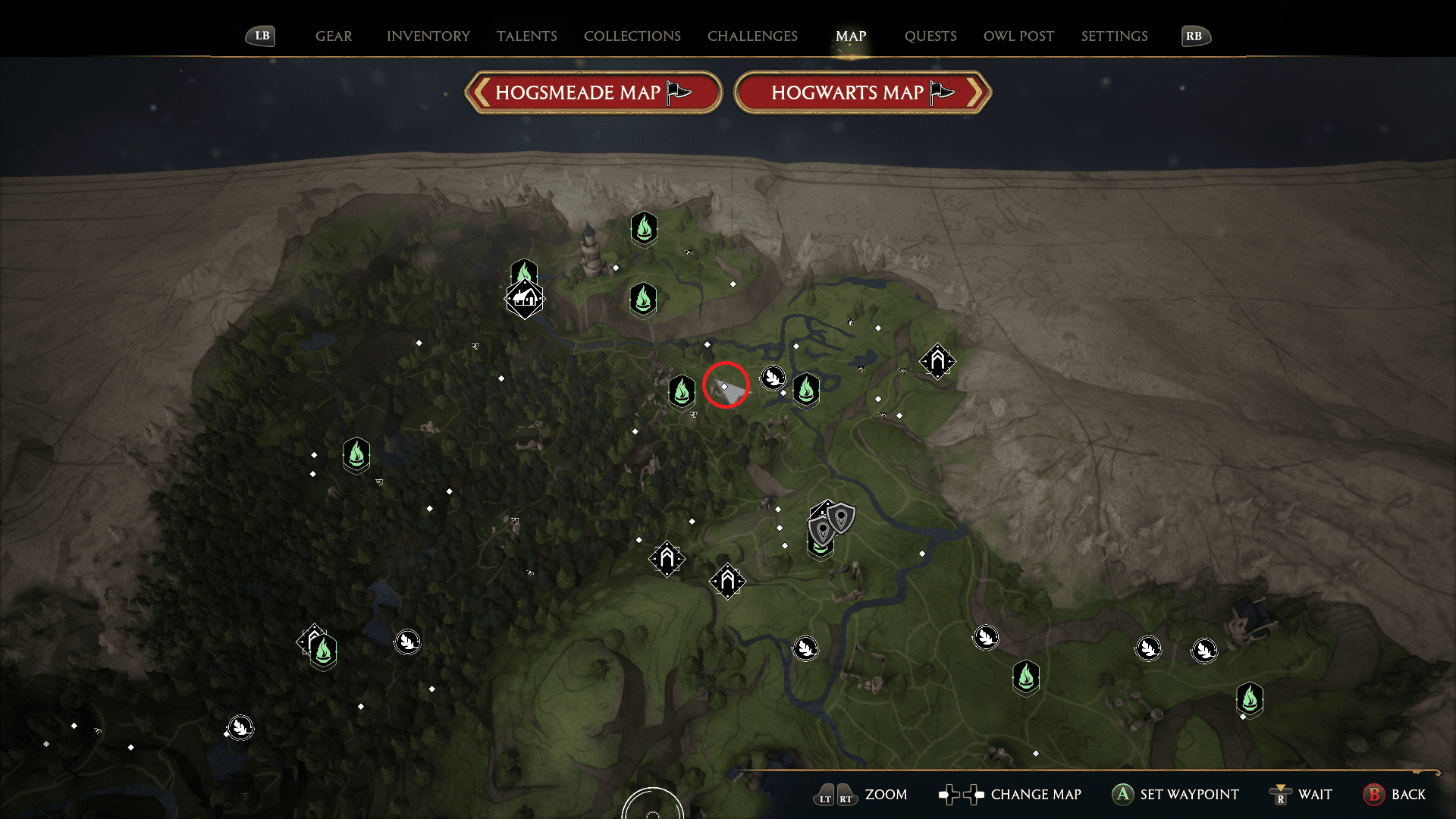Image resolution: width=1456 pixels, height=819 pixels.
Task: Select the OWL POST tab
Action: [x=1018, y=36]
